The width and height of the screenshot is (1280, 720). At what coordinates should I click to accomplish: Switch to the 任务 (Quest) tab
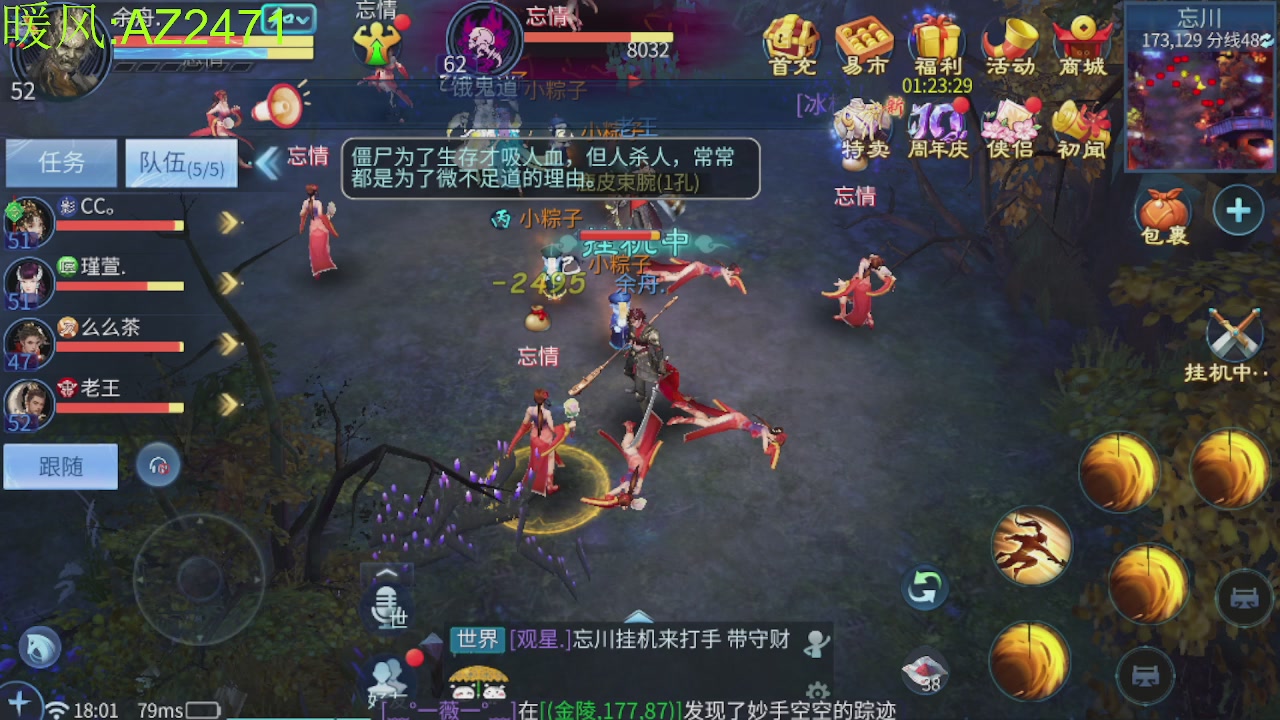pos(62,163)
